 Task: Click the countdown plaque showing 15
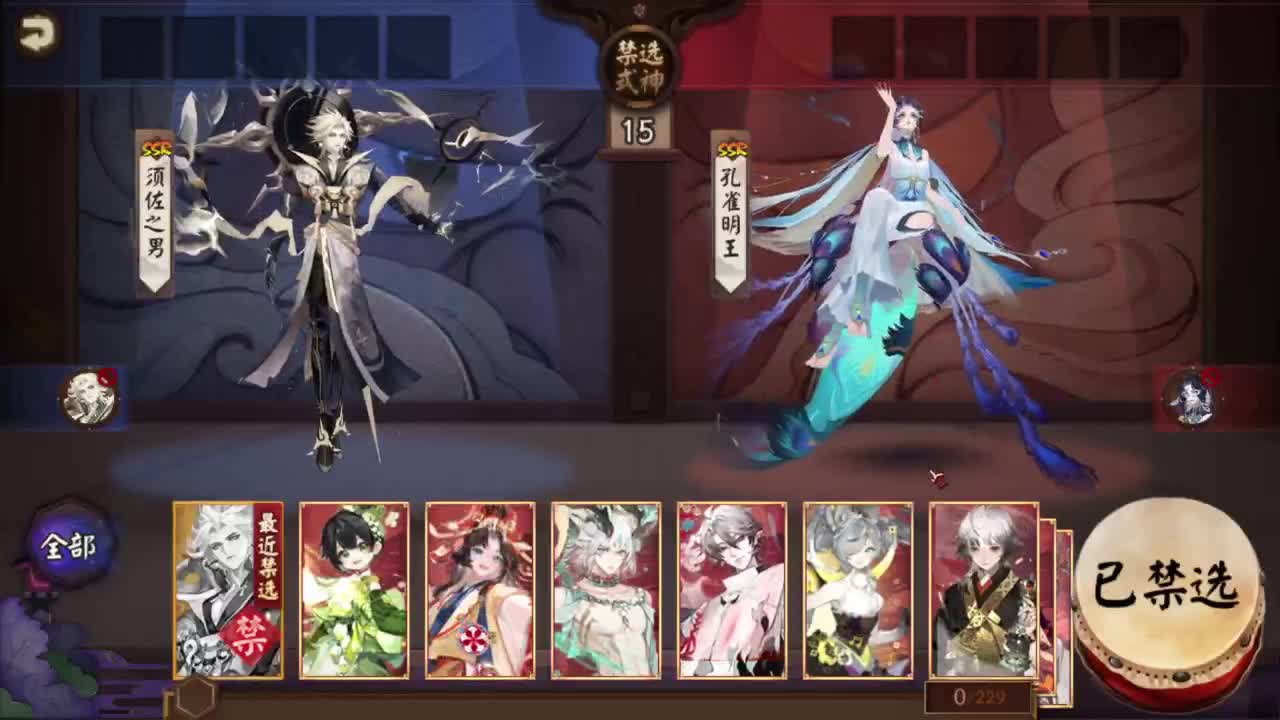(637, 126)
